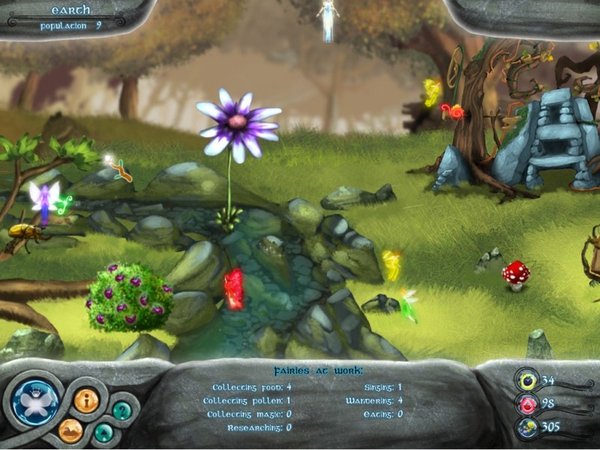This screenshot has height=450, width=600.
Task: Click the teal up-arrow button
Action: point(104,432)
